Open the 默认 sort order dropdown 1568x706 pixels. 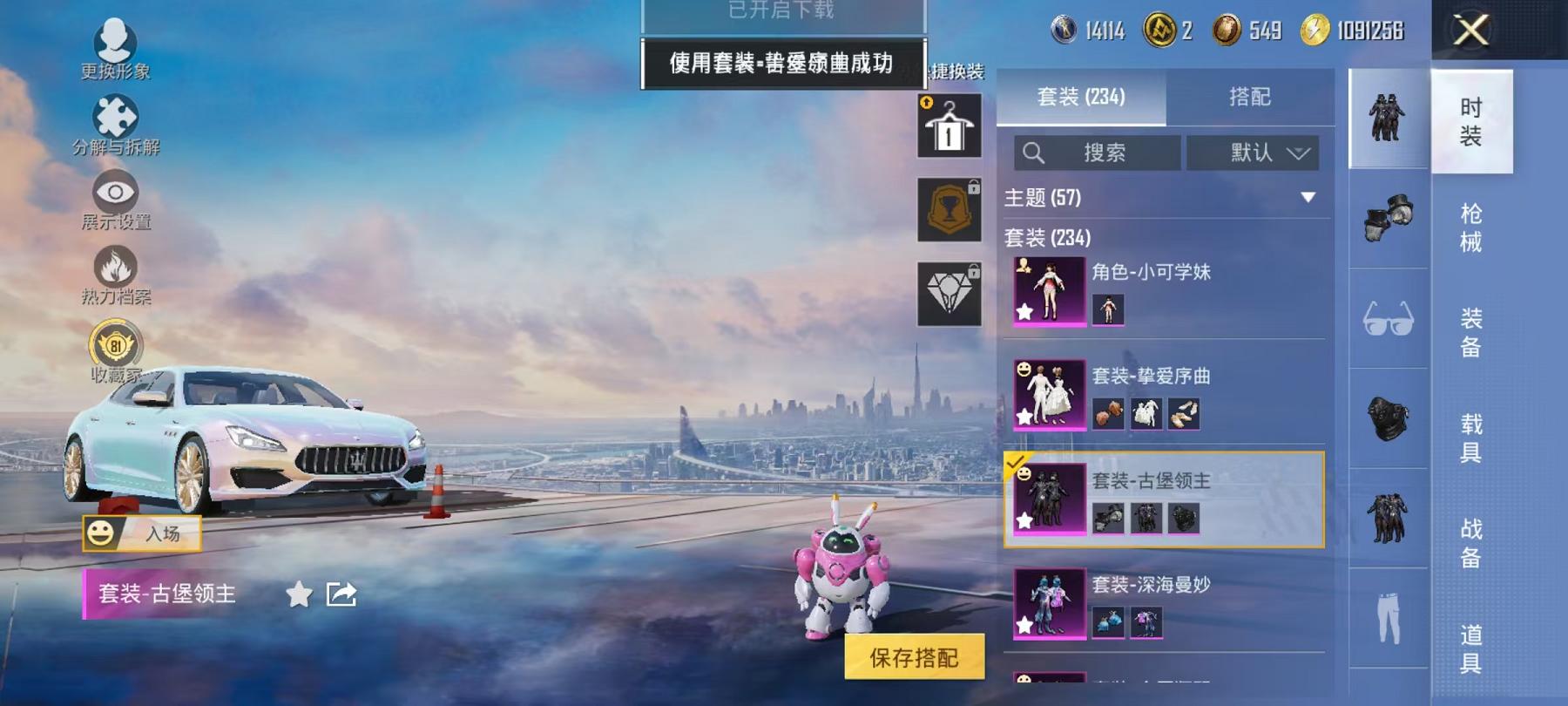[x=1256, y=153]
